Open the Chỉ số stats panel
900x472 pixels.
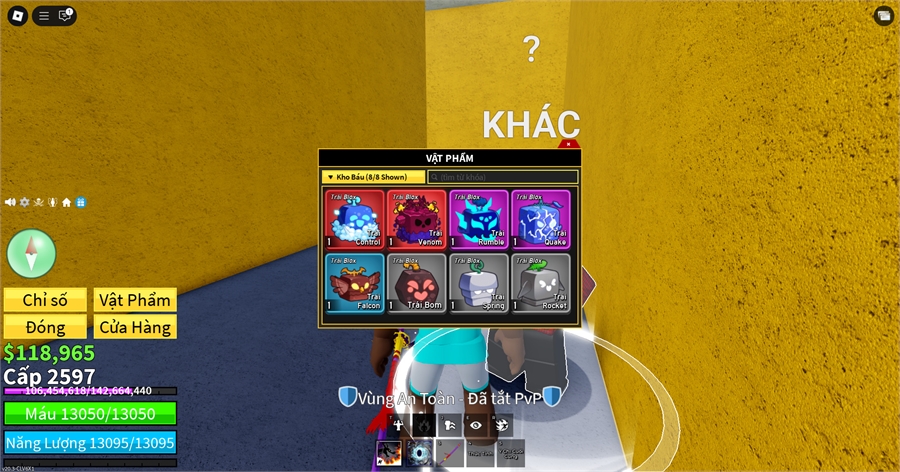tap(45, 300)
